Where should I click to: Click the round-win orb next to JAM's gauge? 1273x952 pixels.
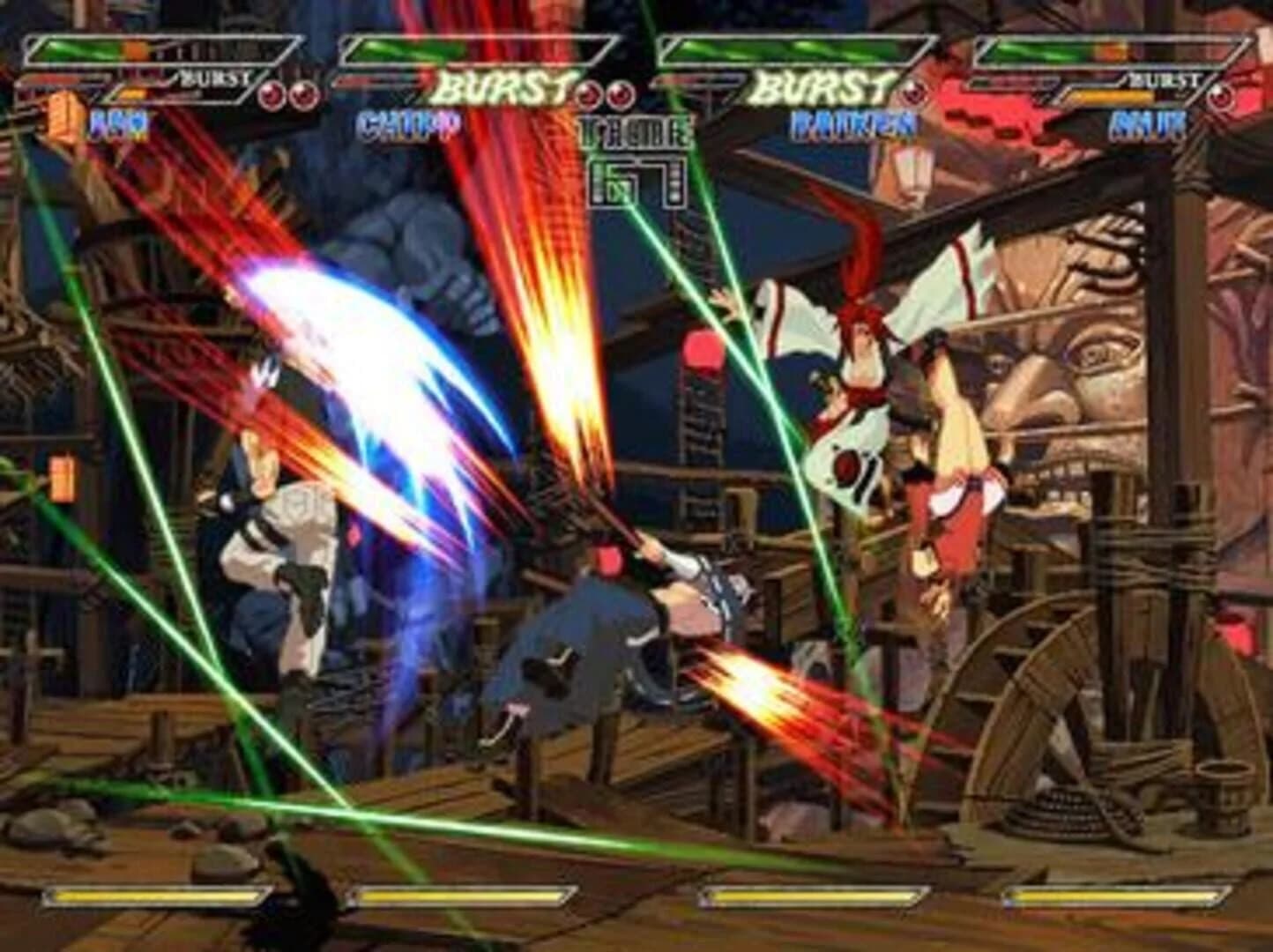click(x=270, y=93)
